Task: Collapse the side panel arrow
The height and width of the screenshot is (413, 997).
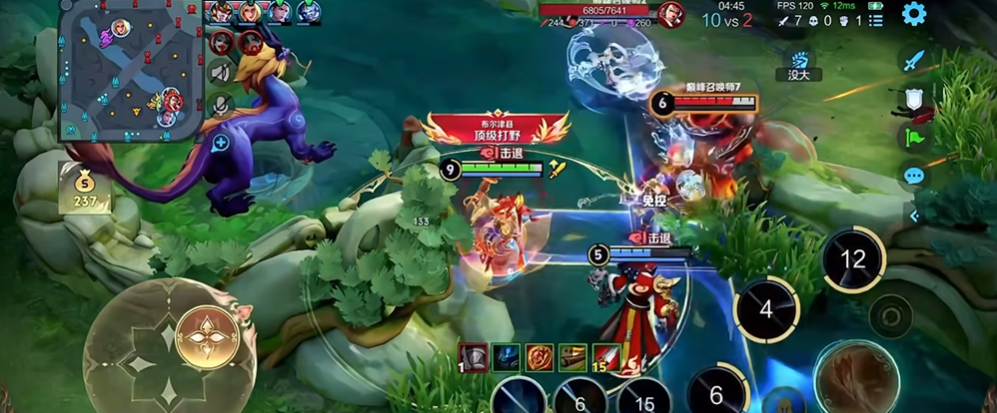Action: click(x=914, y=215)
